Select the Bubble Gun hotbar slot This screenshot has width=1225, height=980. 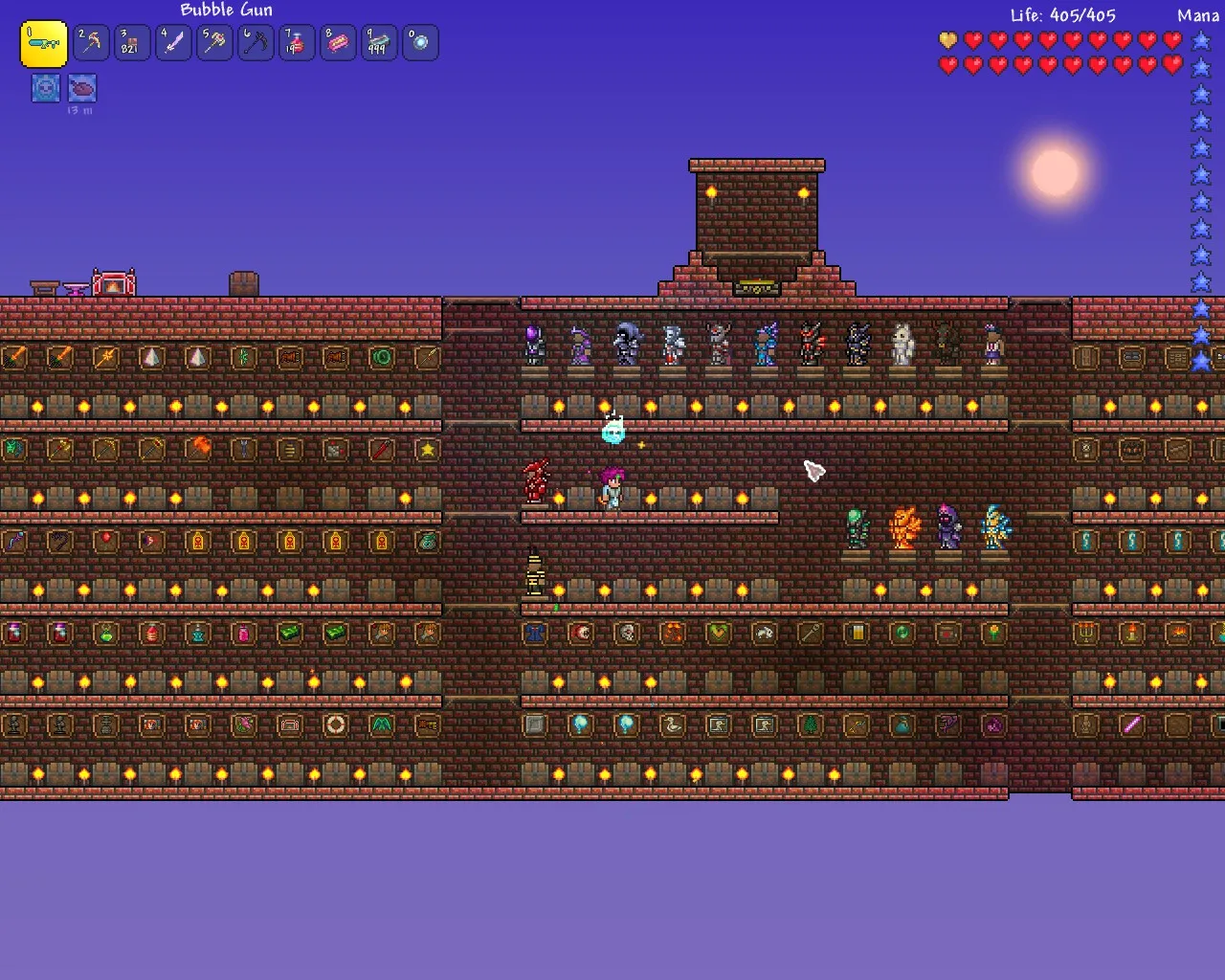point(44,44)
